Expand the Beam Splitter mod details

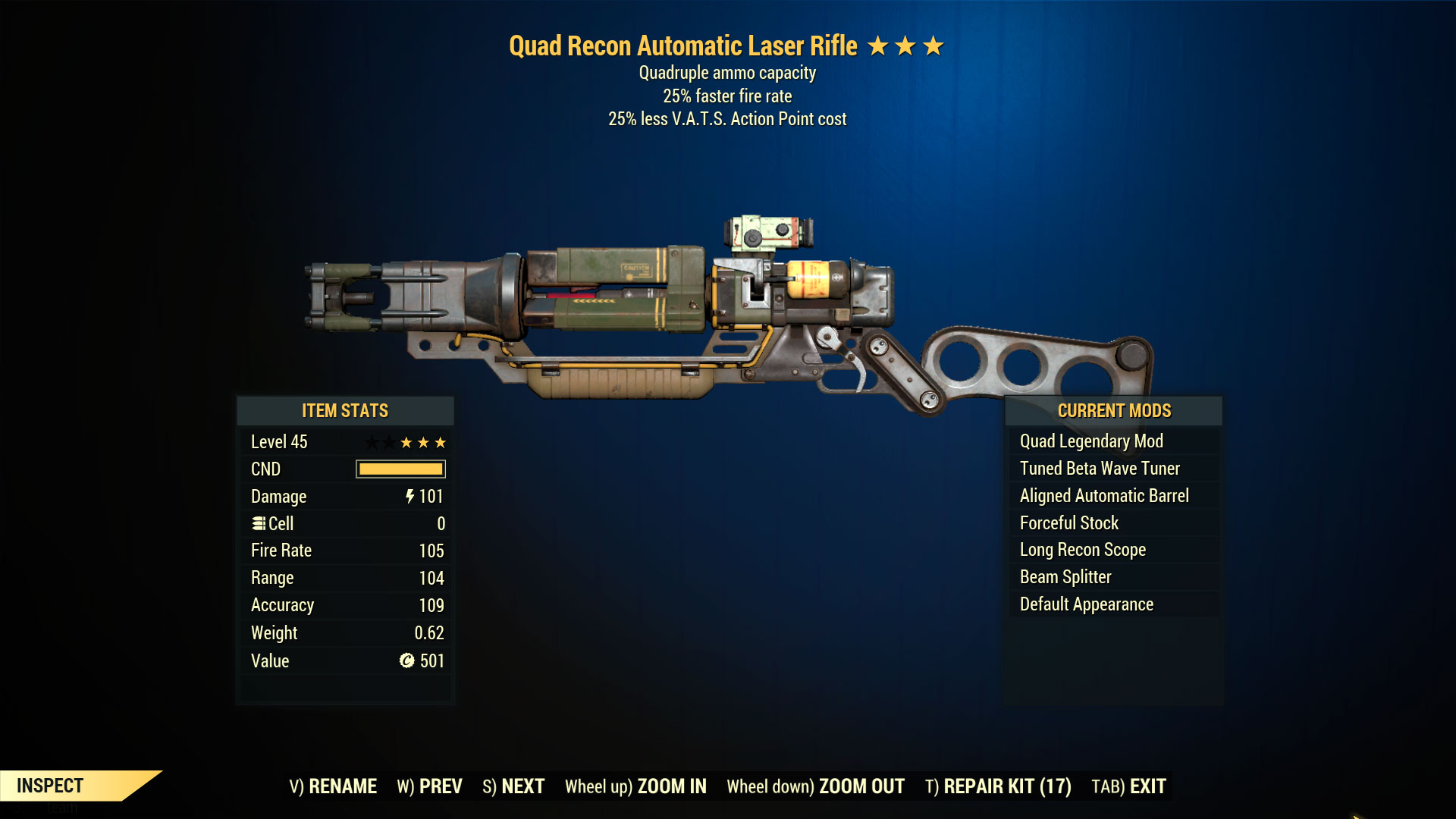click(x=1064, y=576)
